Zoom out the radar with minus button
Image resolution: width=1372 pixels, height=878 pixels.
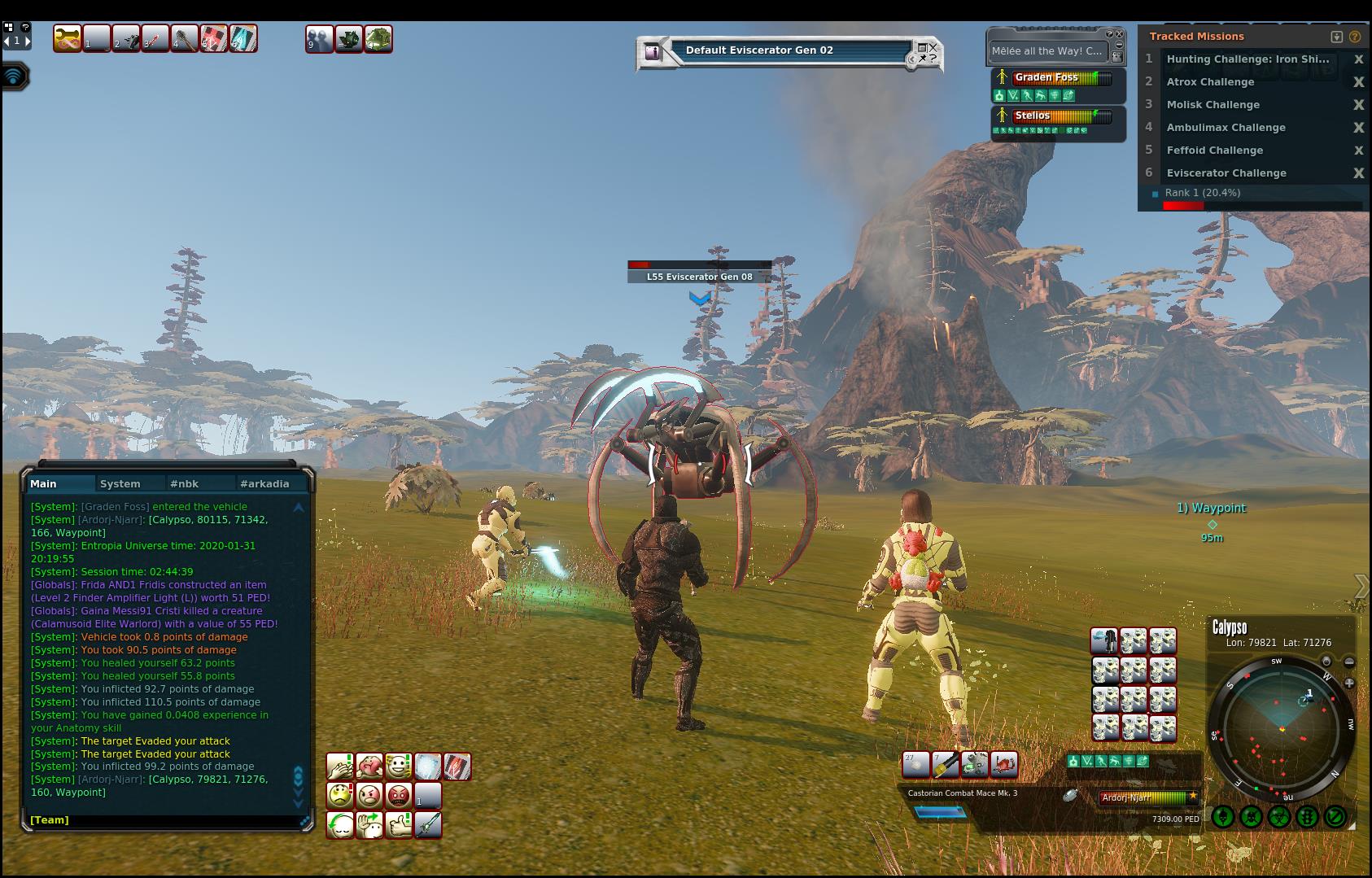tap(1349, 662)
